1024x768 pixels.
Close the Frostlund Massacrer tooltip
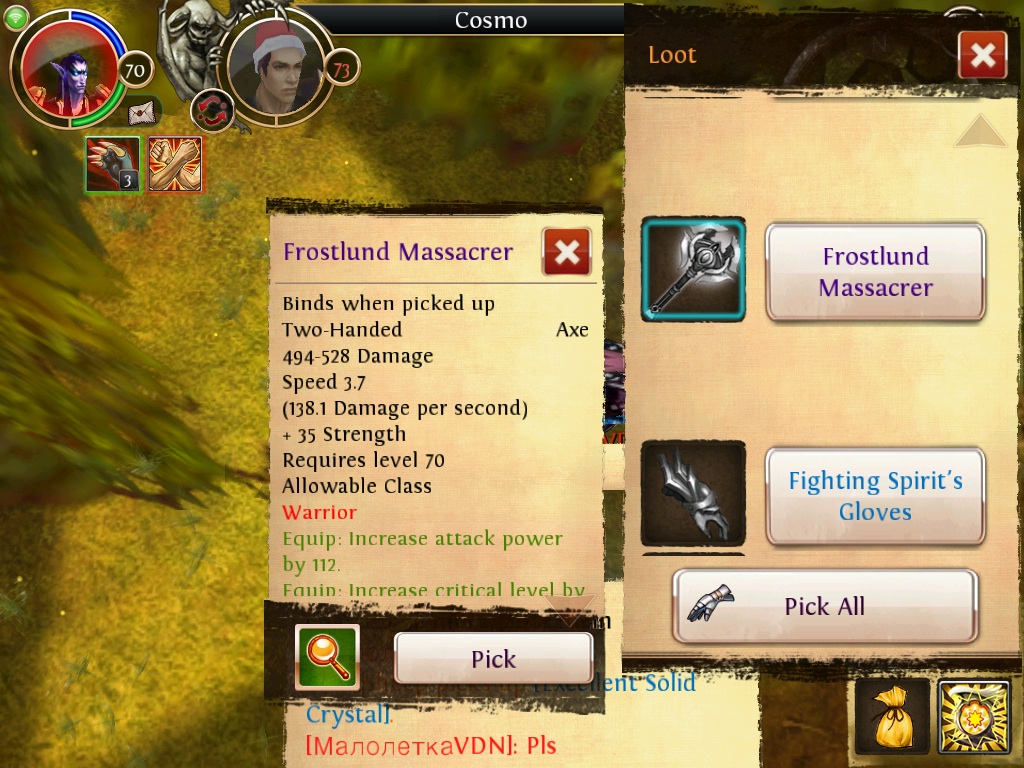pos(566,252)
